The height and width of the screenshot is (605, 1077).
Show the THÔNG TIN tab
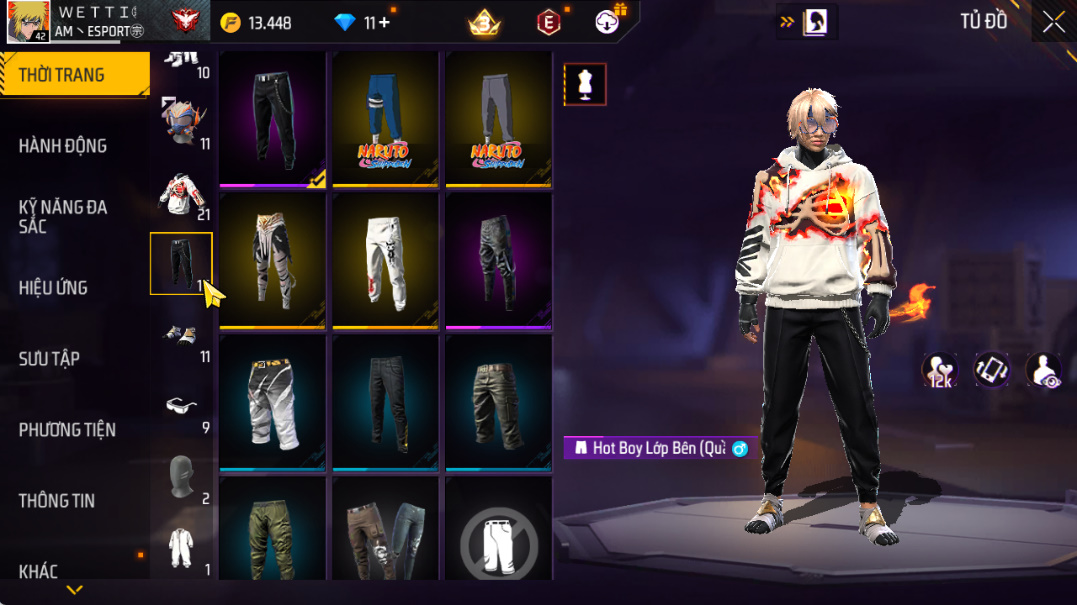point(56,501)
